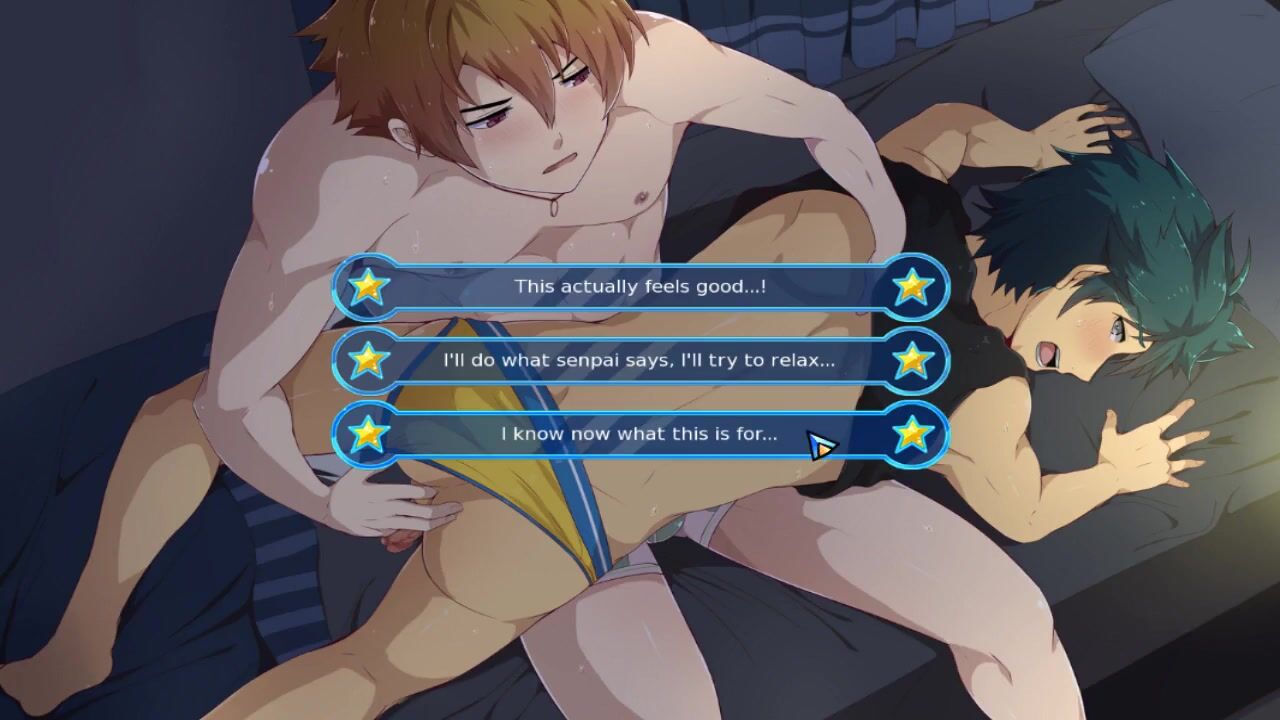Image resolution: width=1280 pixels, height=720 pixels.
Task: Pick "I know now what this is for..."
Action: tap(640, 434)
